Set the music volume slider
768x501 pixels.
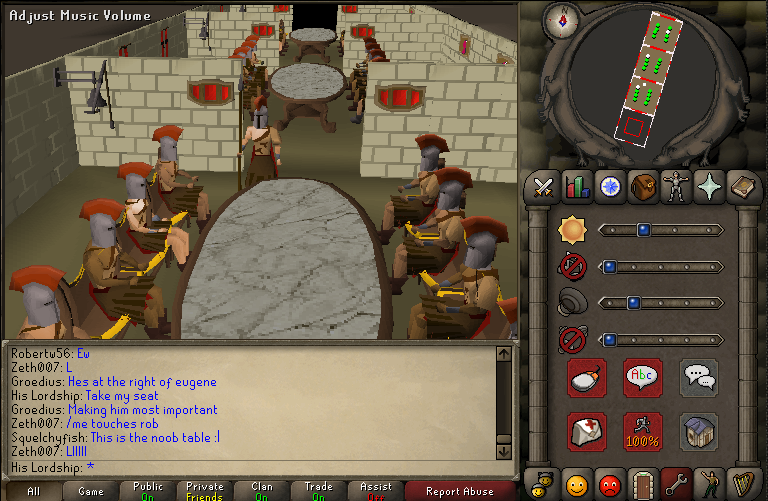click(660, 266)
